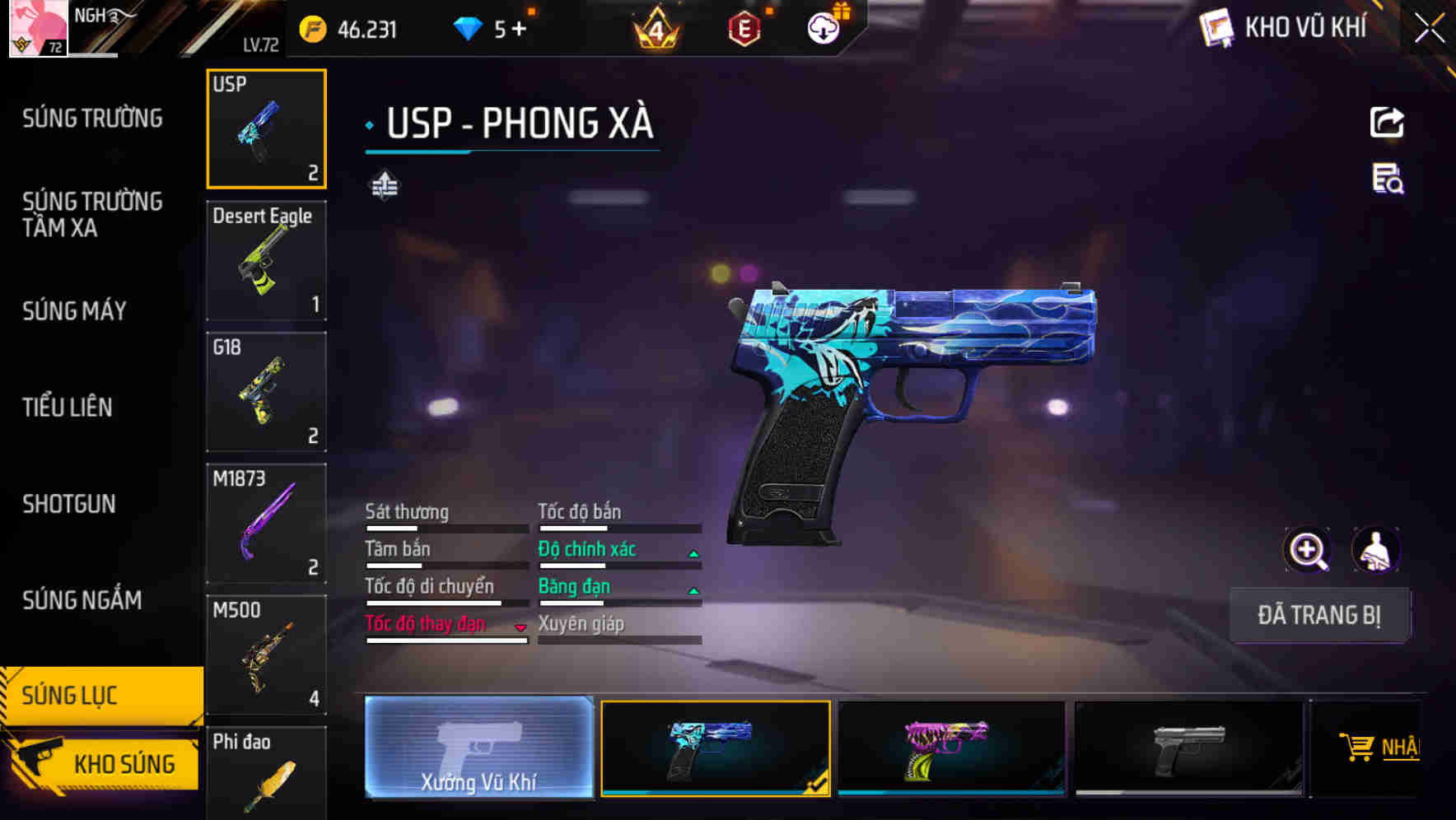The width and height of the screenshot is (1456, 820).
Task: Expand the Băng đạn stat arrow
Action: (x=692, y=589)
